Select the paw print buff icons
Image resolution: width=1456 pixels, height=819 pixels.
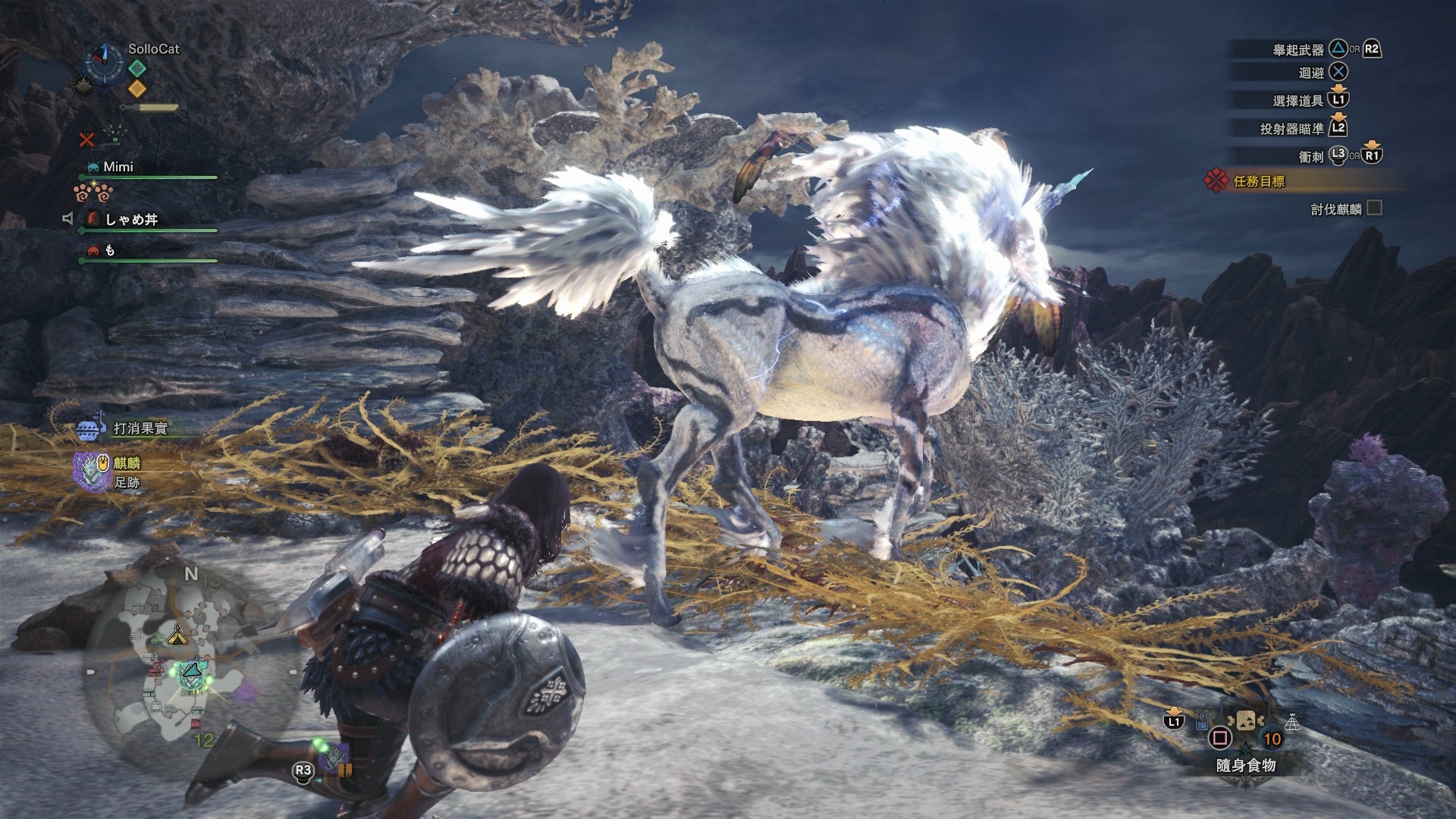pyautogui.click(x=93, y=191)
